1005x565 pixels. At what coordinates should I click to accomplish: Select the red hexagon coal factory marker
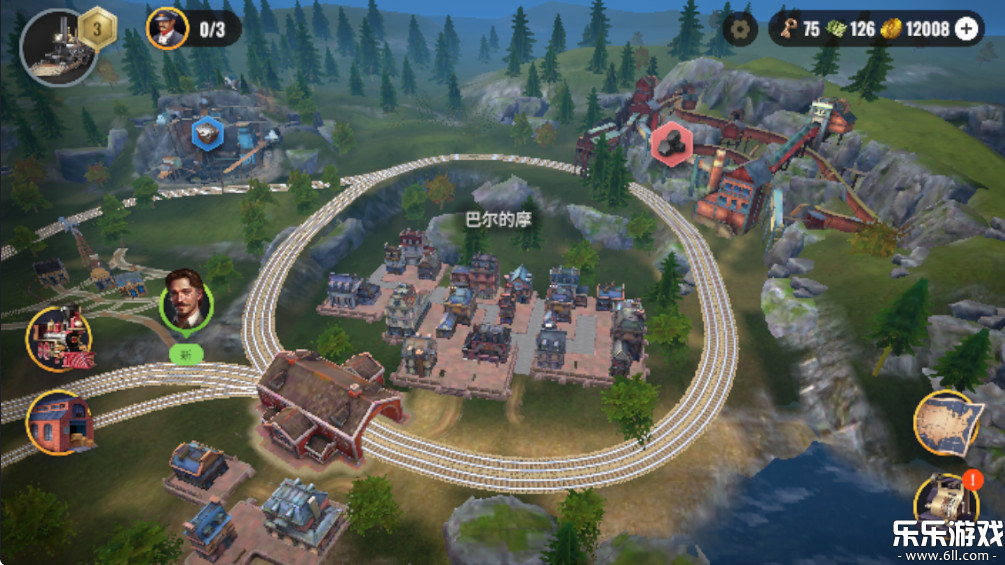668,144
